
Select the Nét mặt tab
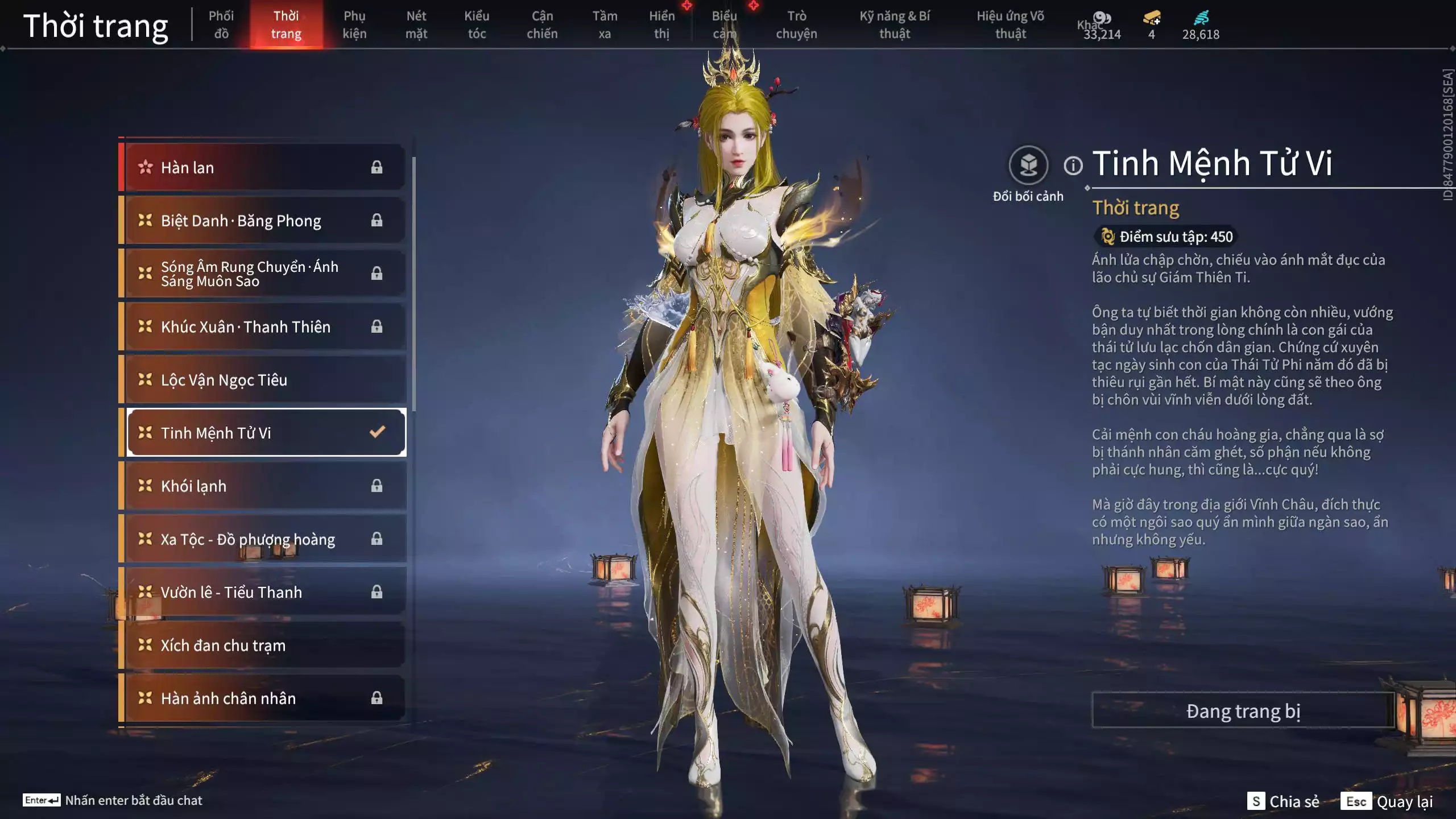coord(416,25)
